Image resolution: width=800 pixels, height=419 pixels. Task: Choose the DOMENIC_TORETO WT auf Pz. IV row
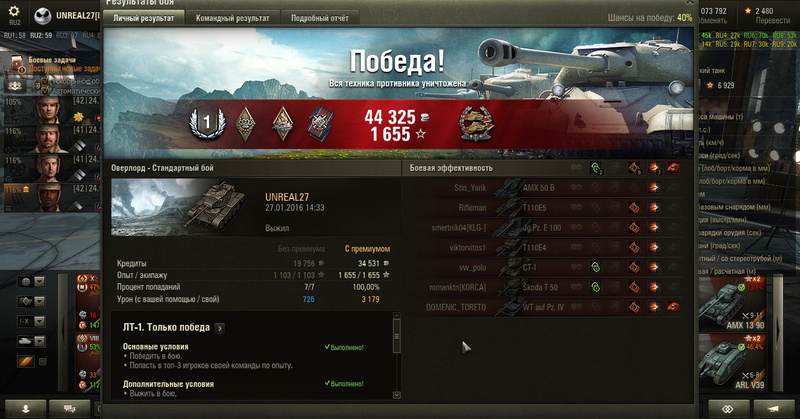tap(549, 307)
